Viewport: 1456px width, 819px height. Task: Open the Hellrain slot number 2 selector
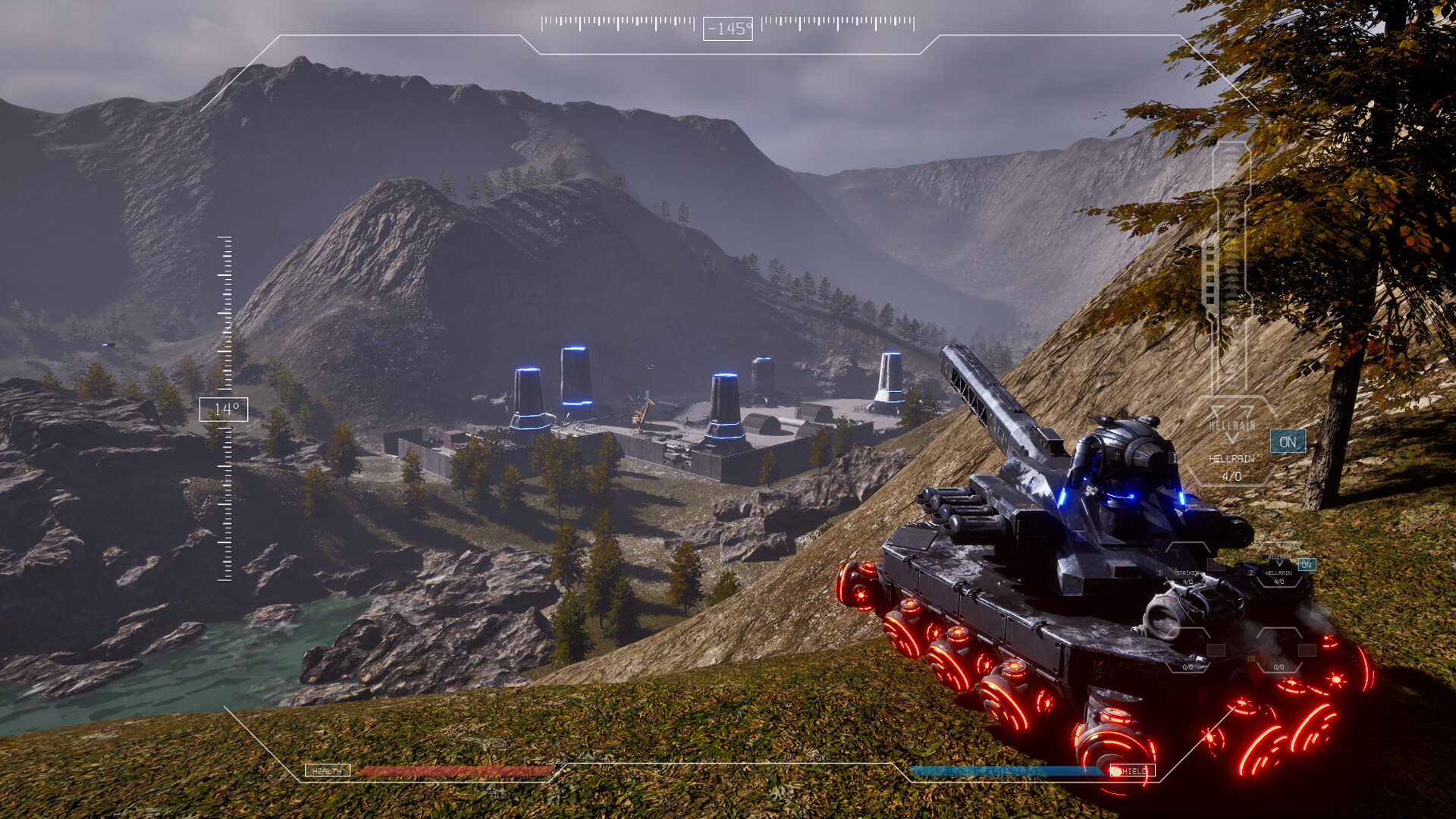tap(1253, 573)
